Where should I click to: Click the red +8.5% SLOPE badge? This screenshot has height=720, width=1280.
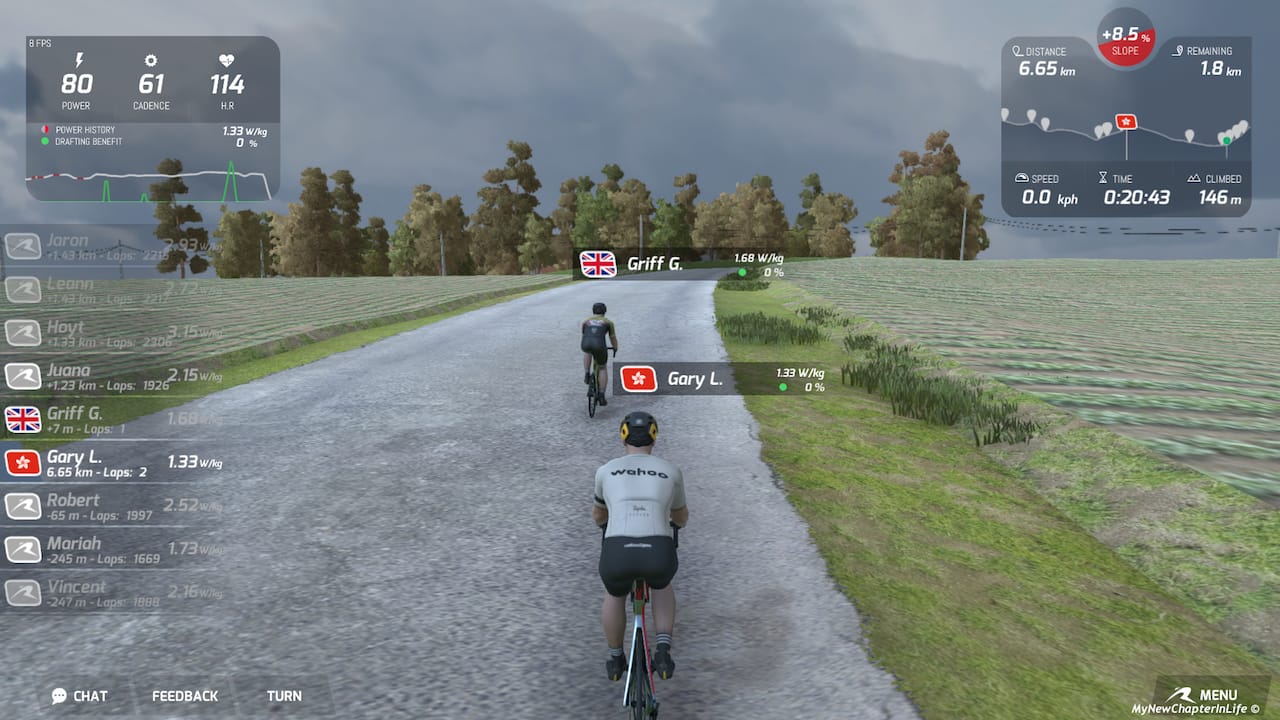click(x=1124, y=40)
